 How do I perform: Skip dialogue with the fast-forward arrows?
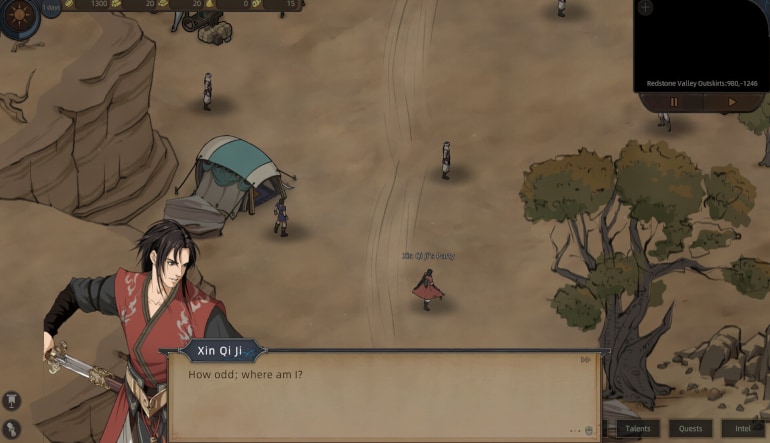[585, 360]
